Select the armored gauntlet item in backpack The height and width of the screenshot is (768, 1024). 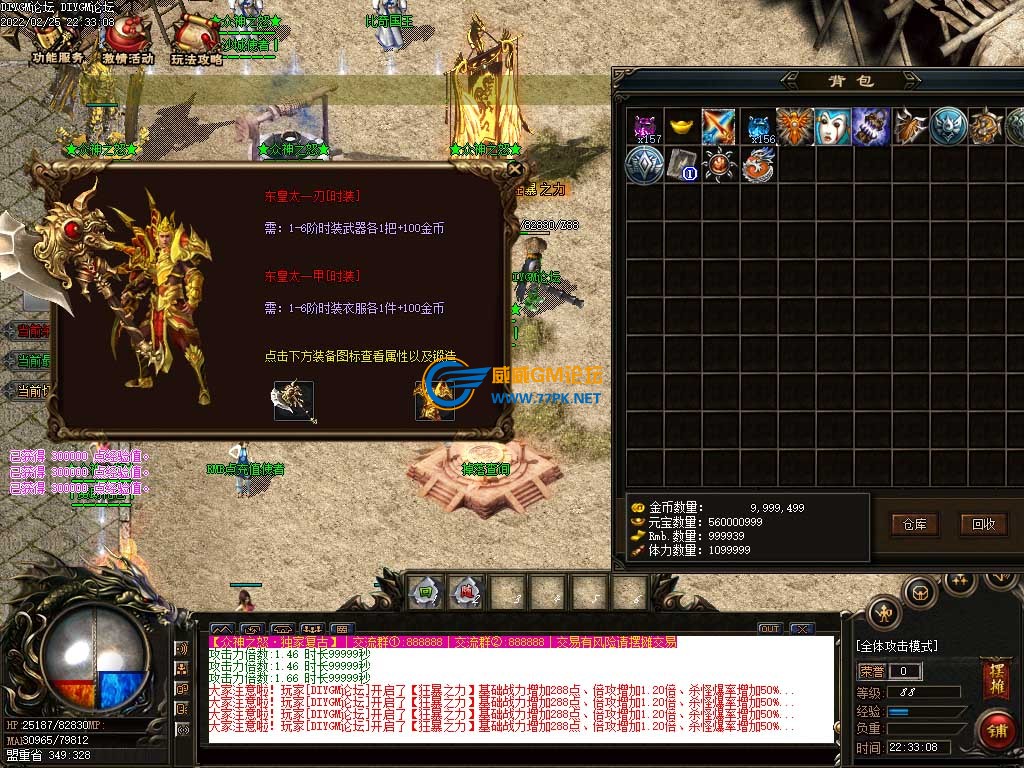click(x=871, y=127)
